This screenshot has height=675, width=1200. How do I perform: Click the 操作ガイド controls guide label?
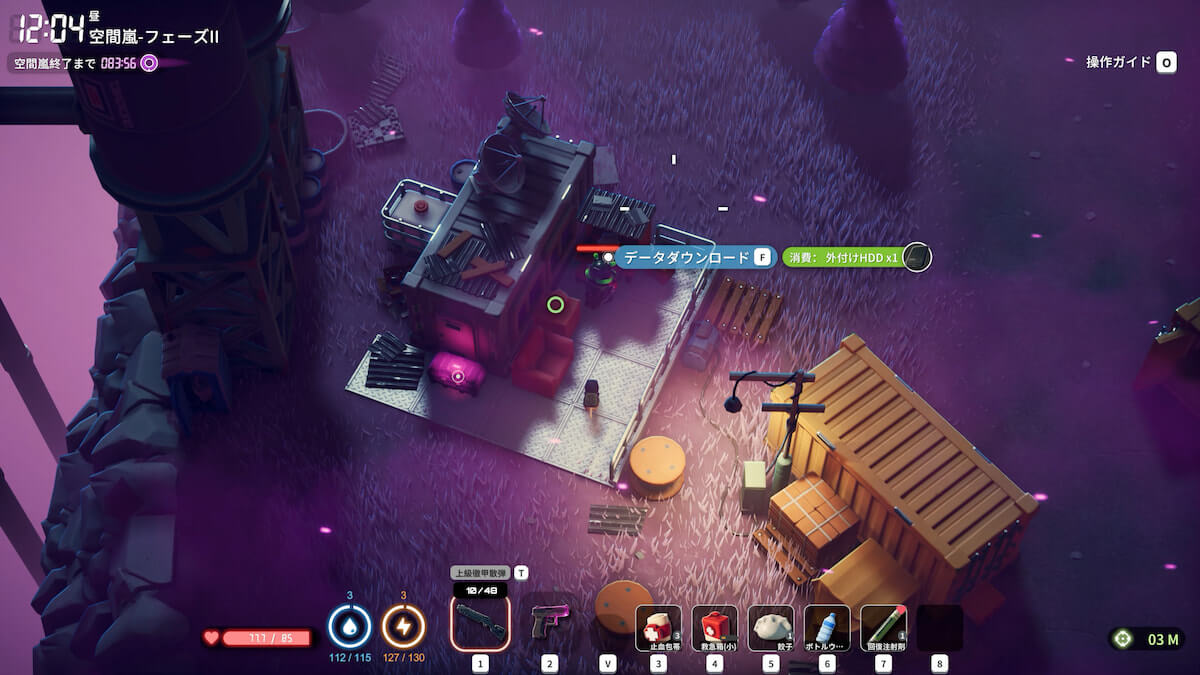click(x=1119, y=62)
